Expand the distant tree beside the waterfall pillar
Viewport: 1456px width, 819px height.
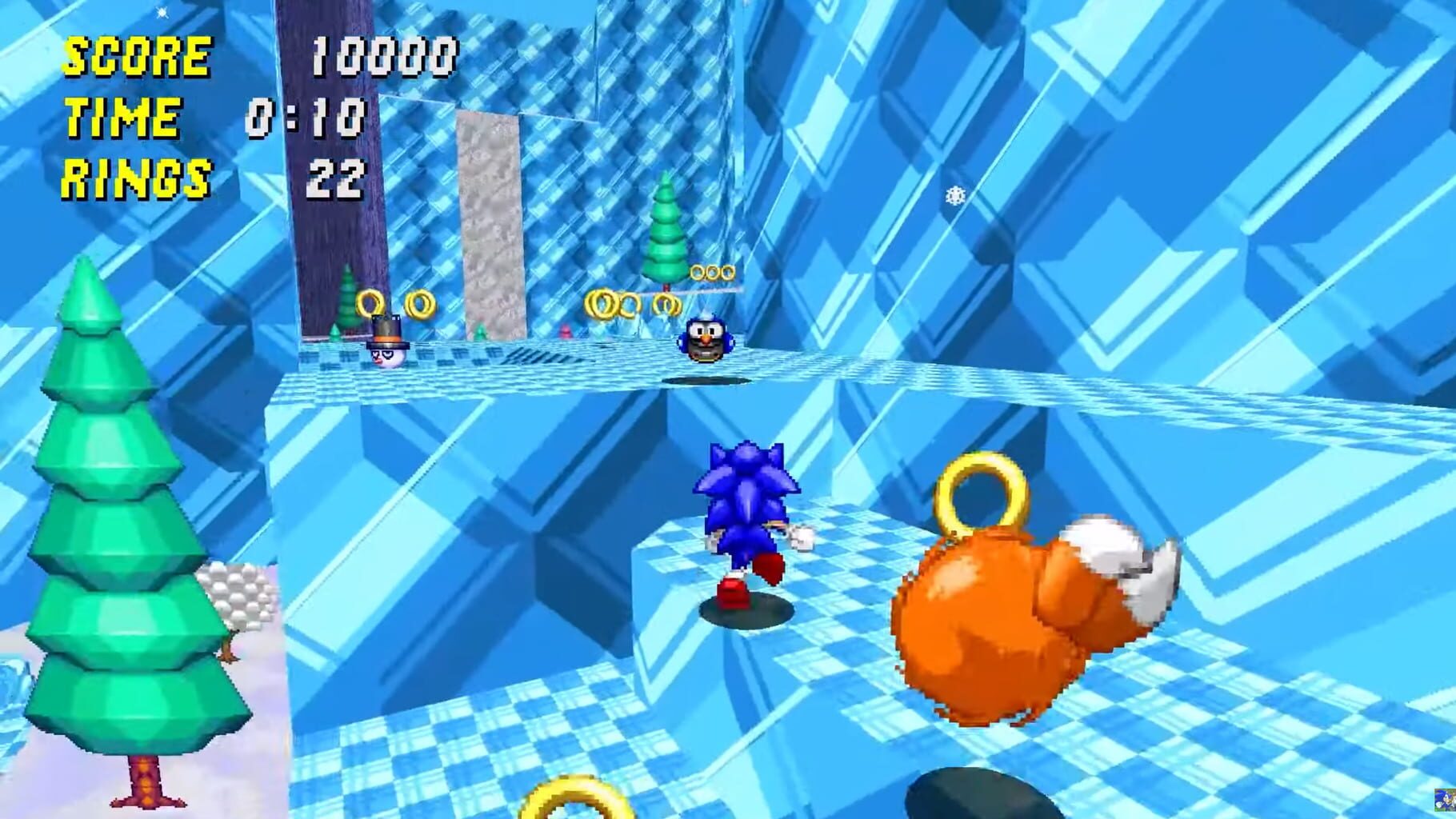[346, 296]
